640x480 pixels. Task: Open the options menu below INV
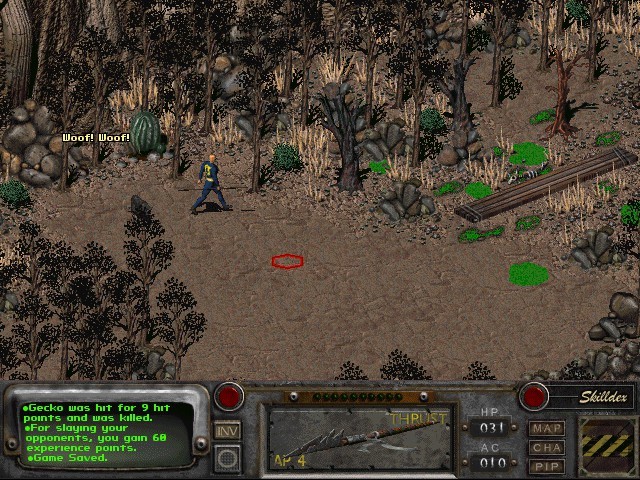point(227,458)
